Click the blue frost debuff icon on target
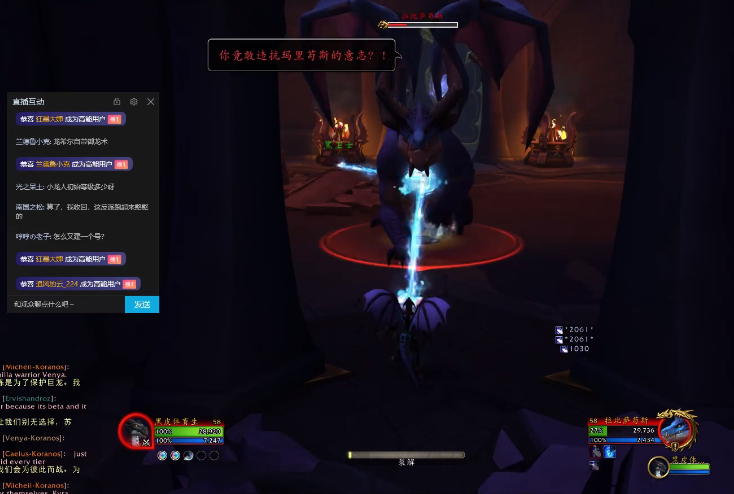This screenshot has height=494, width=734. tap(609, 452)
